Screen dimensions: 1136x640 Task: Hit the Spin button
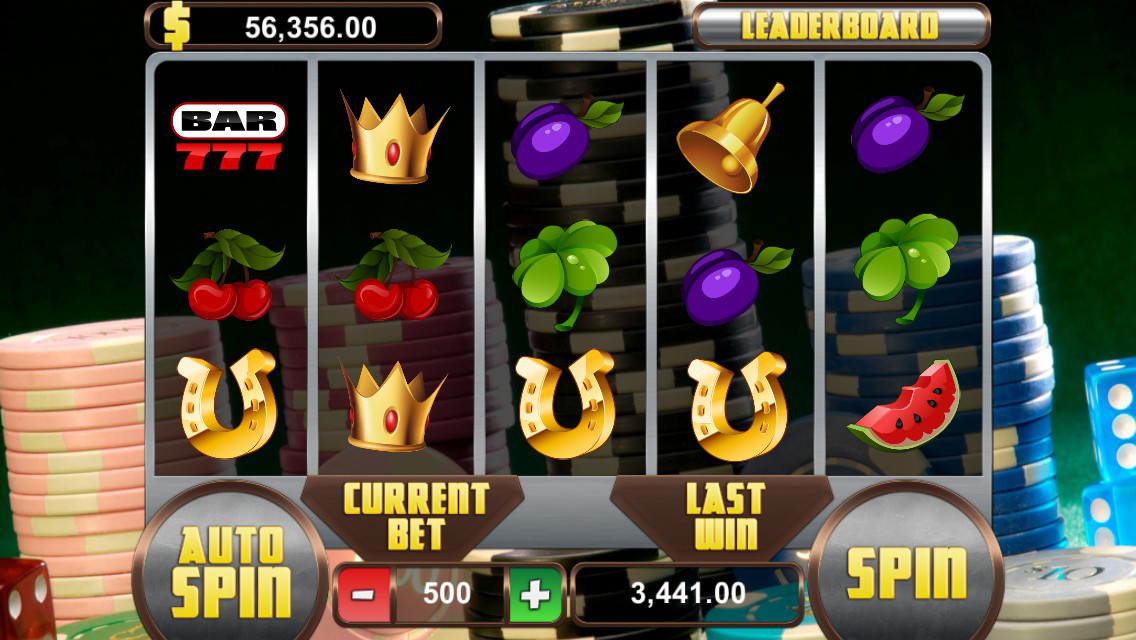point(906,571)
